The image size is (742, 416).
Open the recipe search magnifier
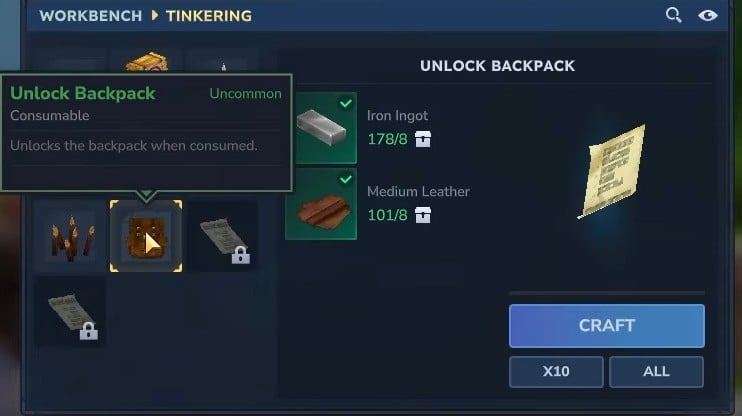[674, 15]
